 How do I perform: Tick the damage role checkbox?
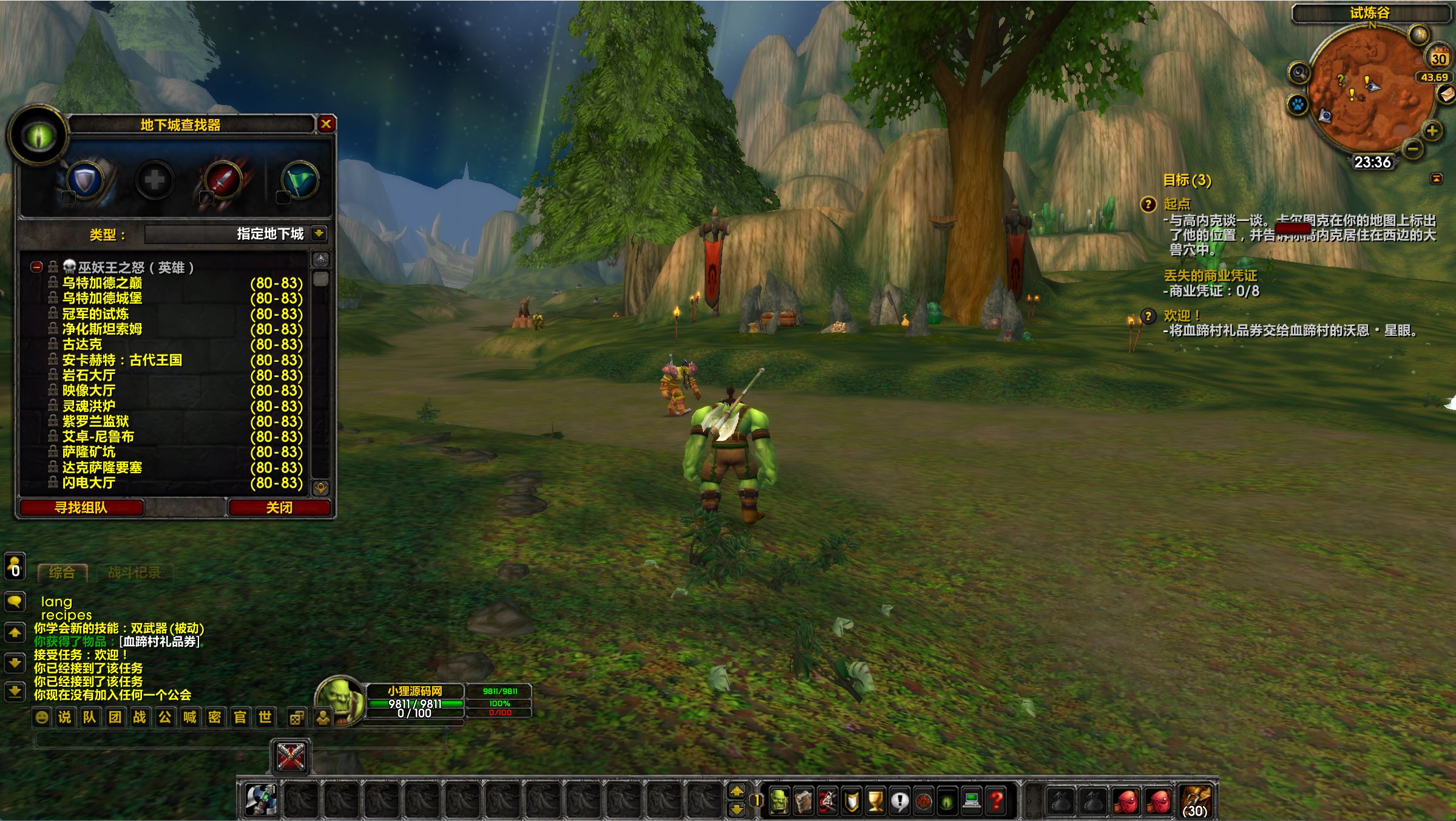click(206, 197)
